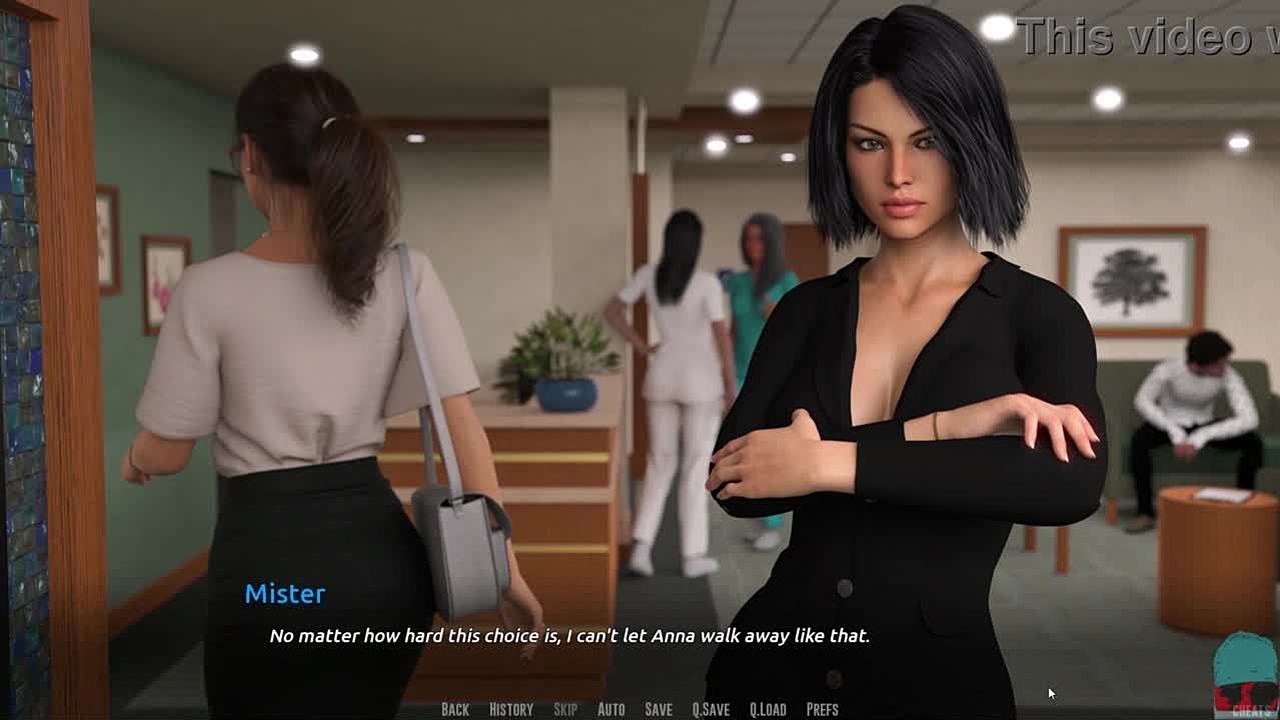
Task: Open the dialogue History log
Action: click(511, 709)
